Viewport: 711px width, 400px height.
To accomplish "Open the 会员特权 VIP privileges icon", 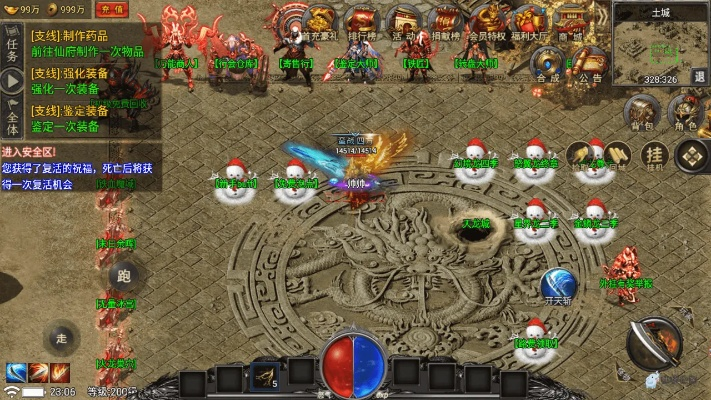I will tap(488, 24).
